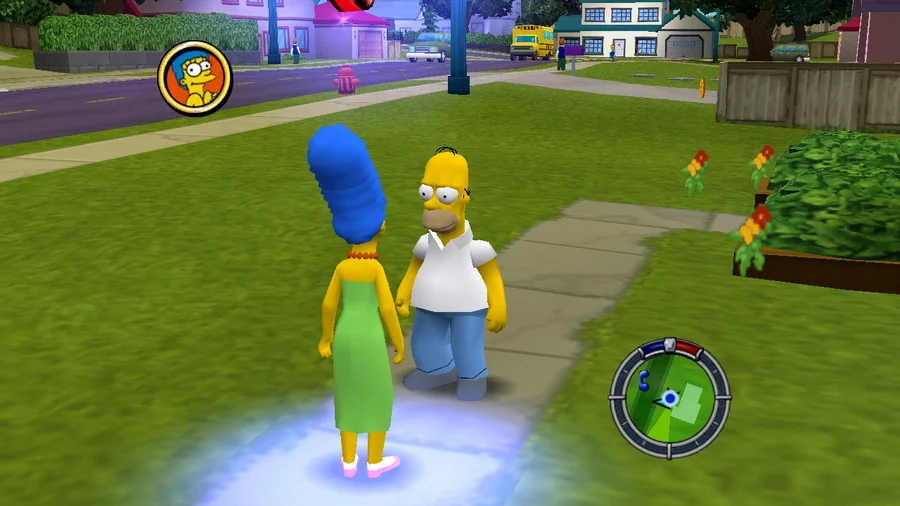Click the Marge character portrait icon
Image resolution: width=900 pixels, height=506 pixels.
tap(195, 78)
